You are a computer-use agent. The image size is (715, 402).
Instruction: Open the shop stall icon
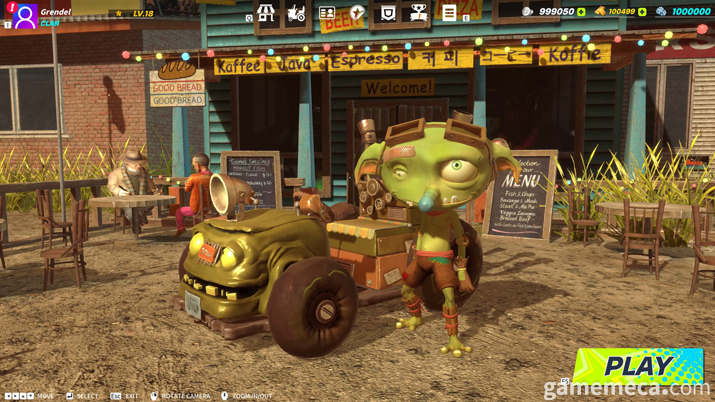click(x=266, y=14)
